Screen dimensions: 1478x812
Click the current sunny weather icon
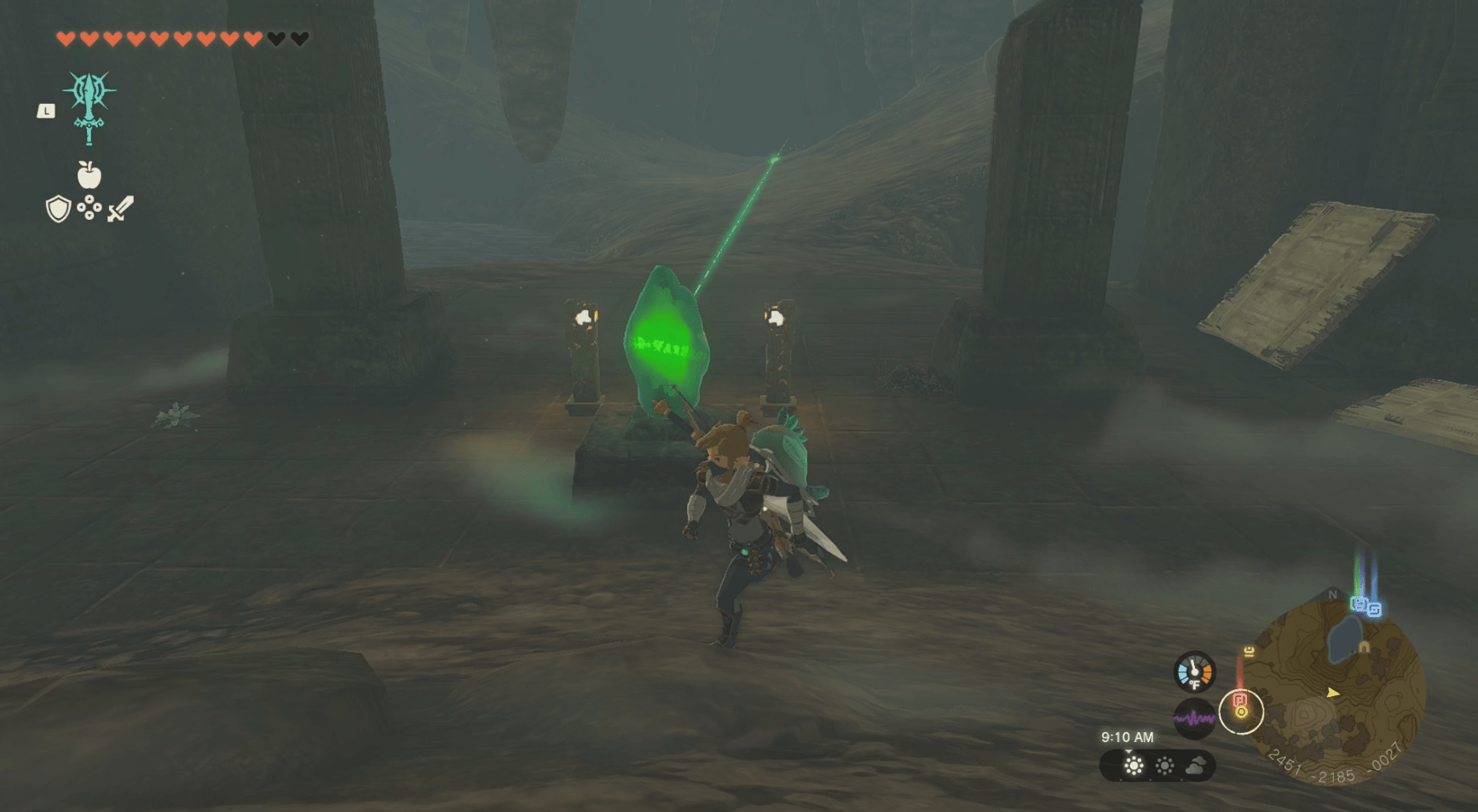[1134, 766]
